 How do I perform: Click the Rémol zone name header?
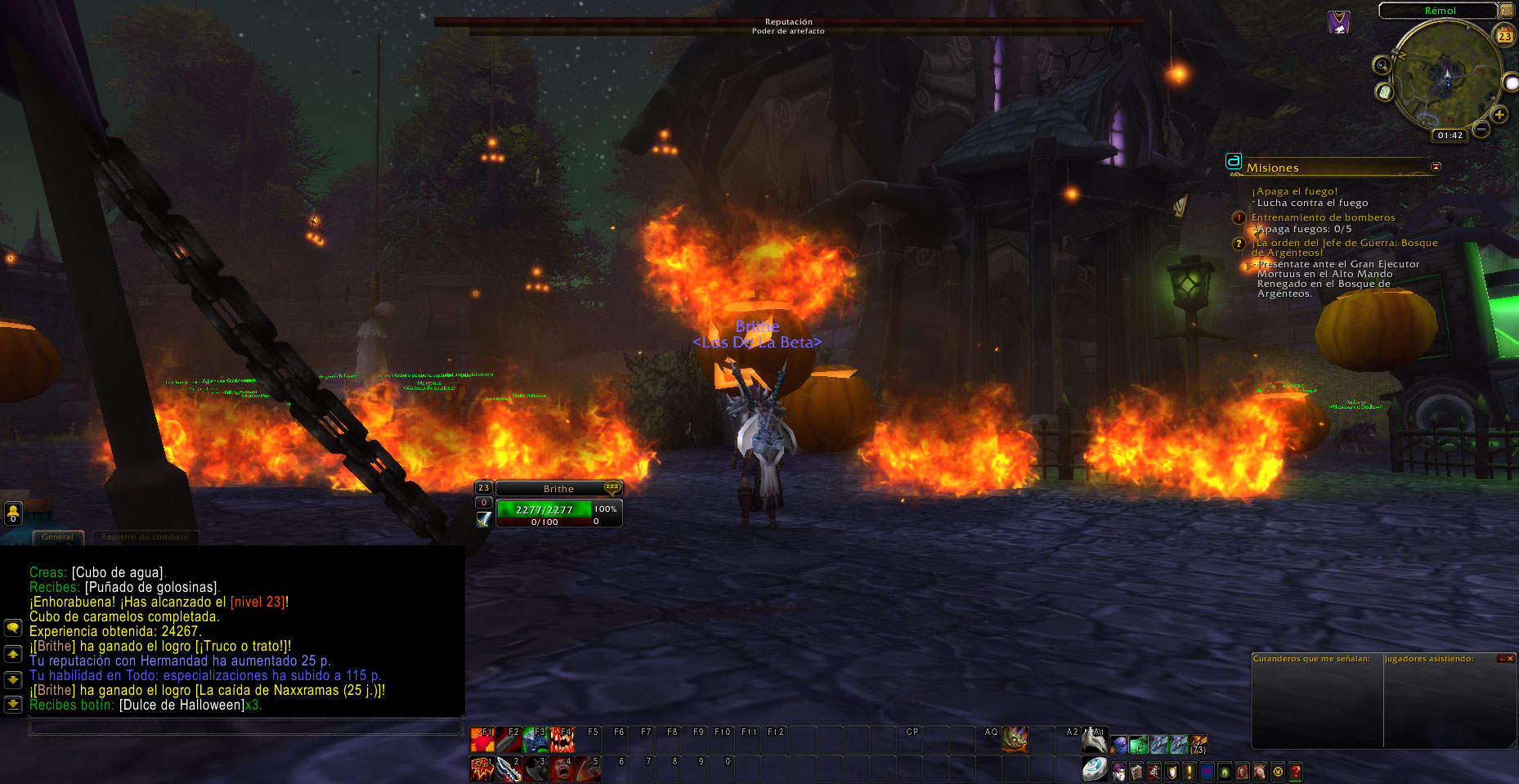coord(1440,11)
